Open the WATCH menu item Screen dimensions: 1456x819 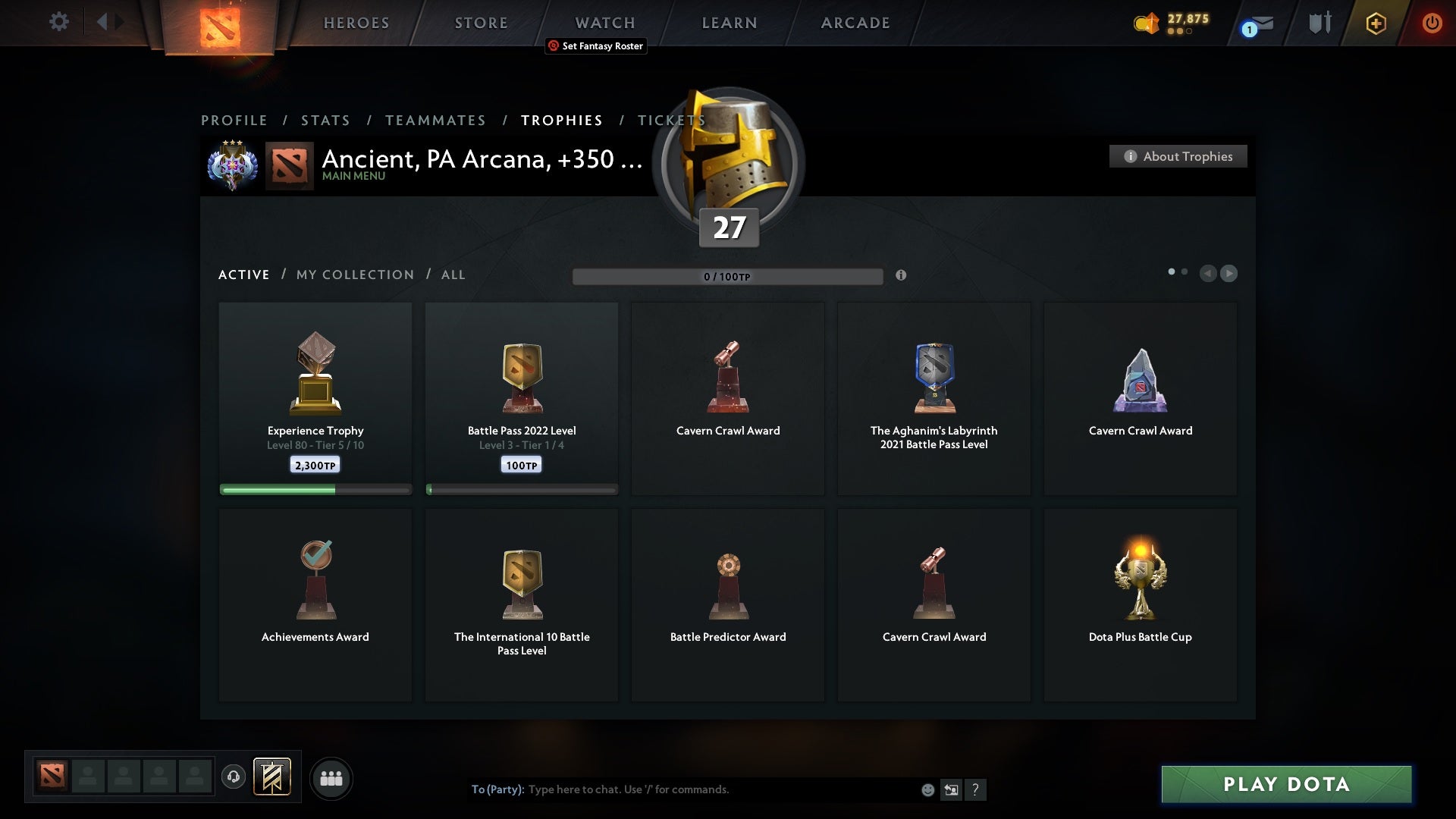(x=604, y=23)
